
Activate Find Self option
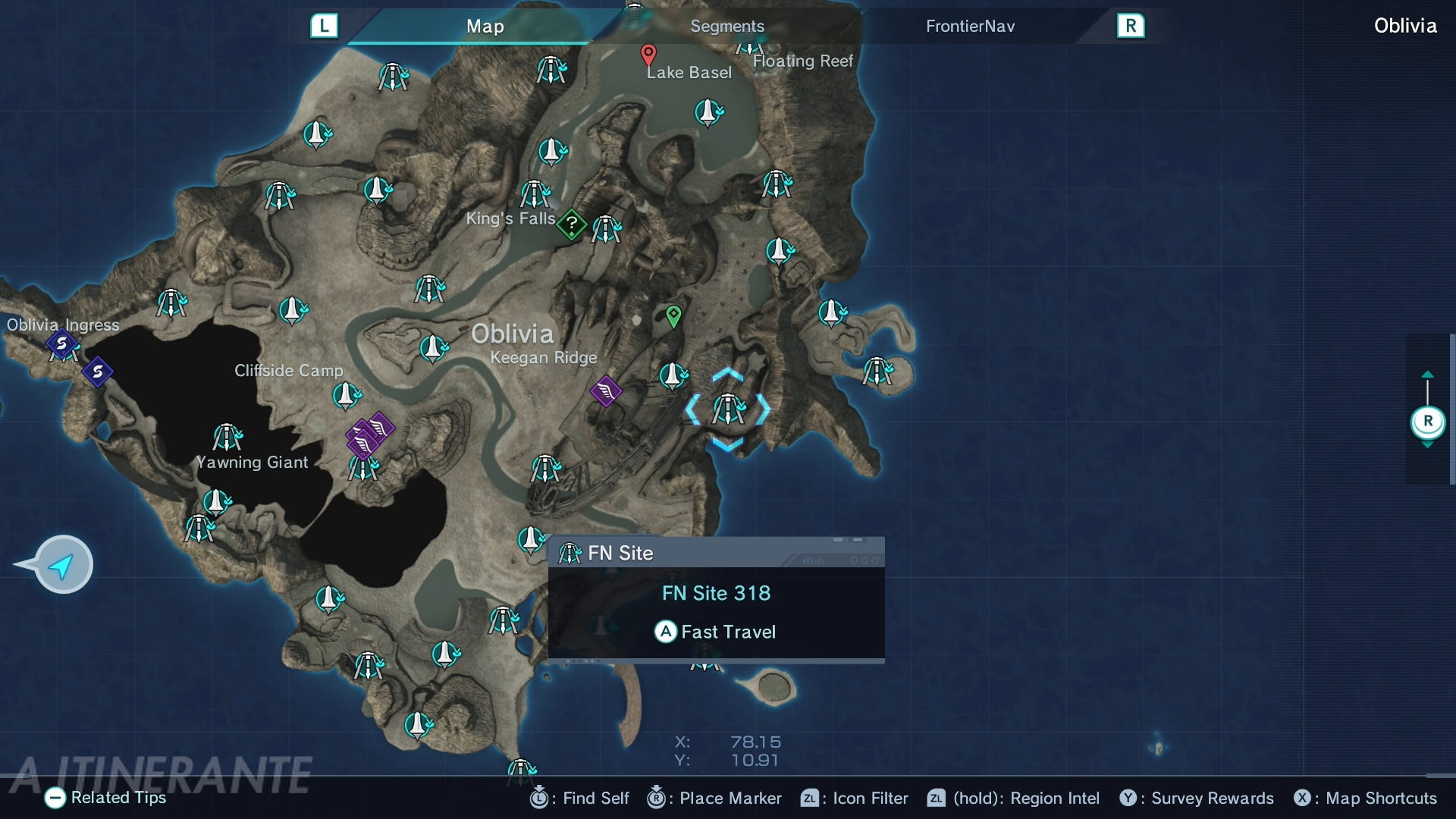pos(580,798)
